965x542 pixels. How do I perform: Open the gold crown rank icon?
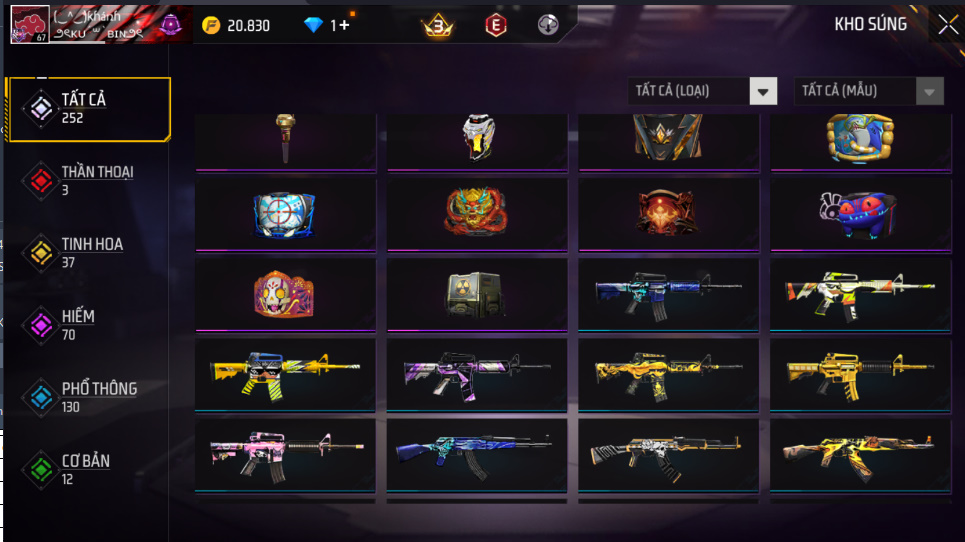[438, 26]
